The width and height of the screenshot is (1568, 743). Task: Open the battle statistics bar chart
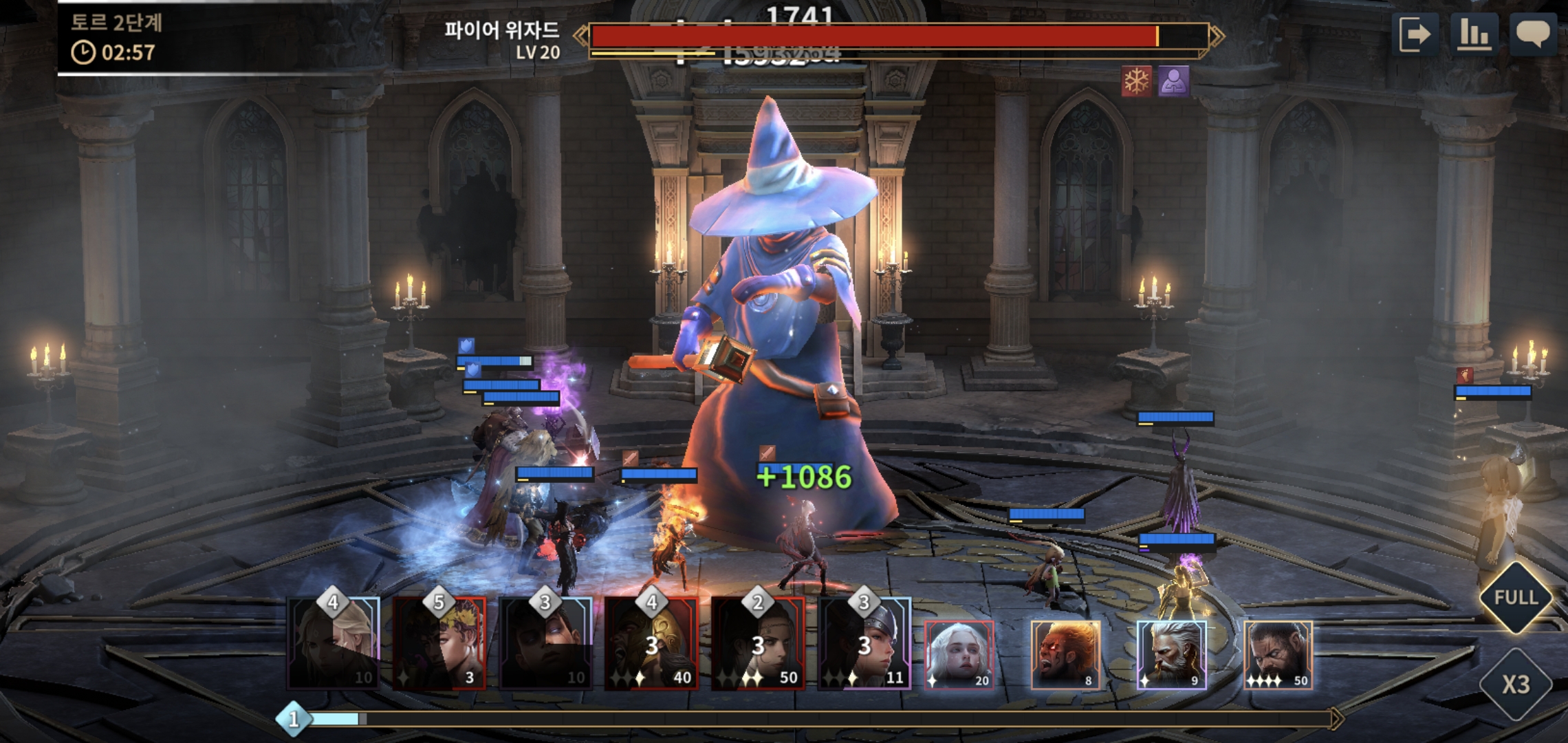(x=1474, y=34)
